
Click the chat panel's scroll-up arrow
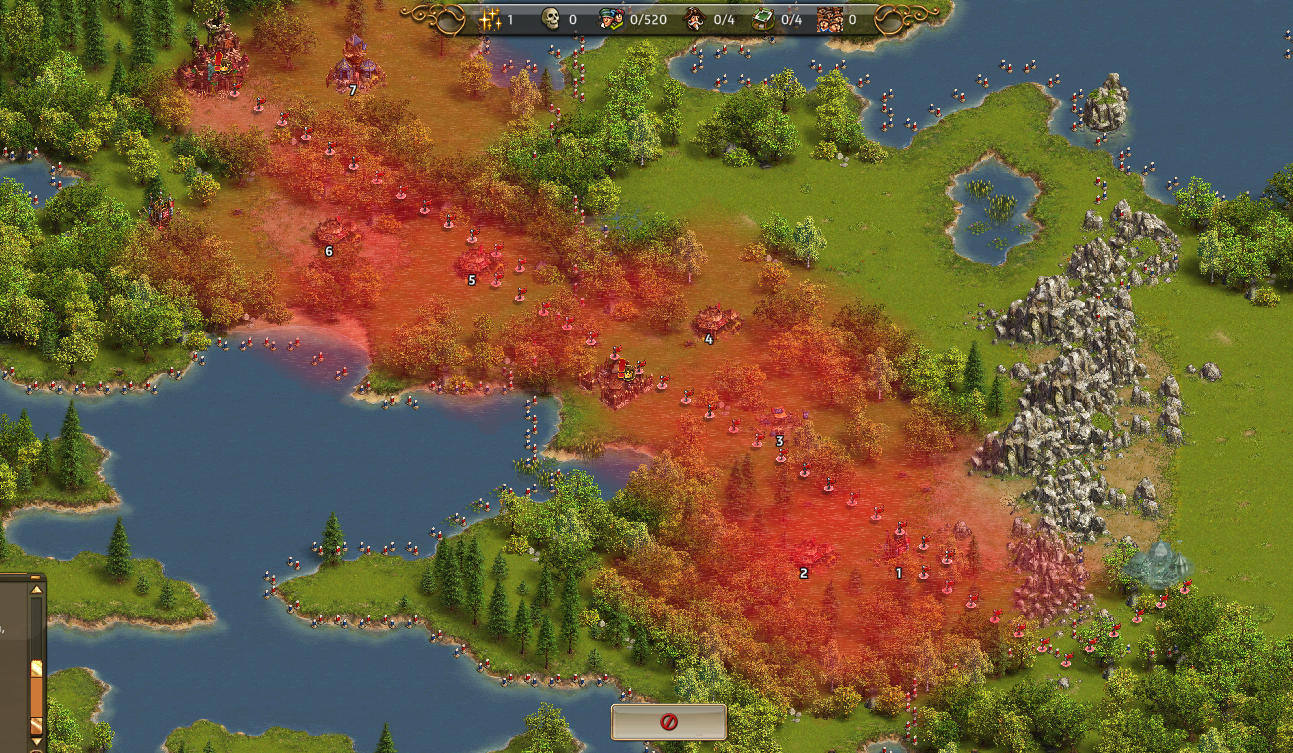(37, 590)
